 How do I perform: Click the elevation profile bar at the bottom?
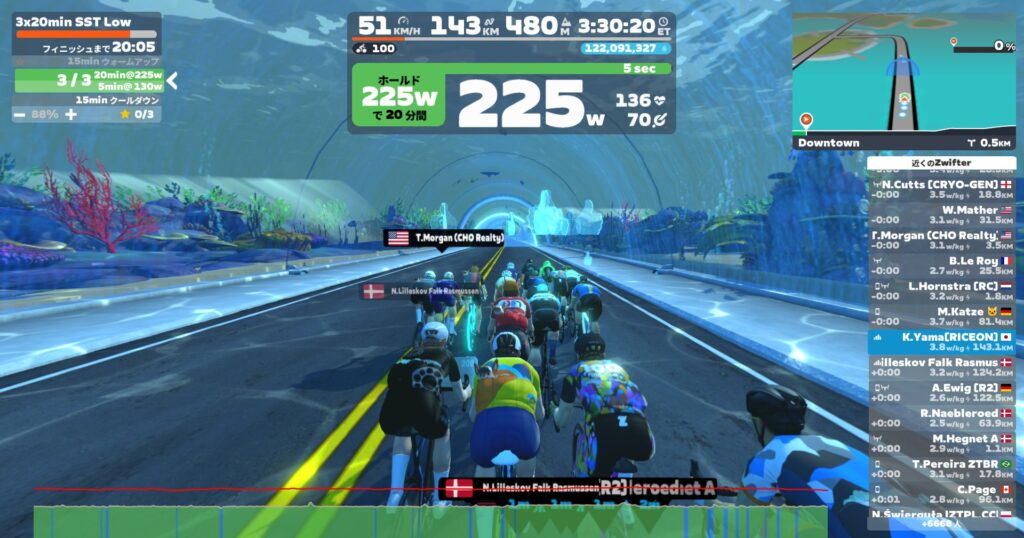[x=430, y=521]
